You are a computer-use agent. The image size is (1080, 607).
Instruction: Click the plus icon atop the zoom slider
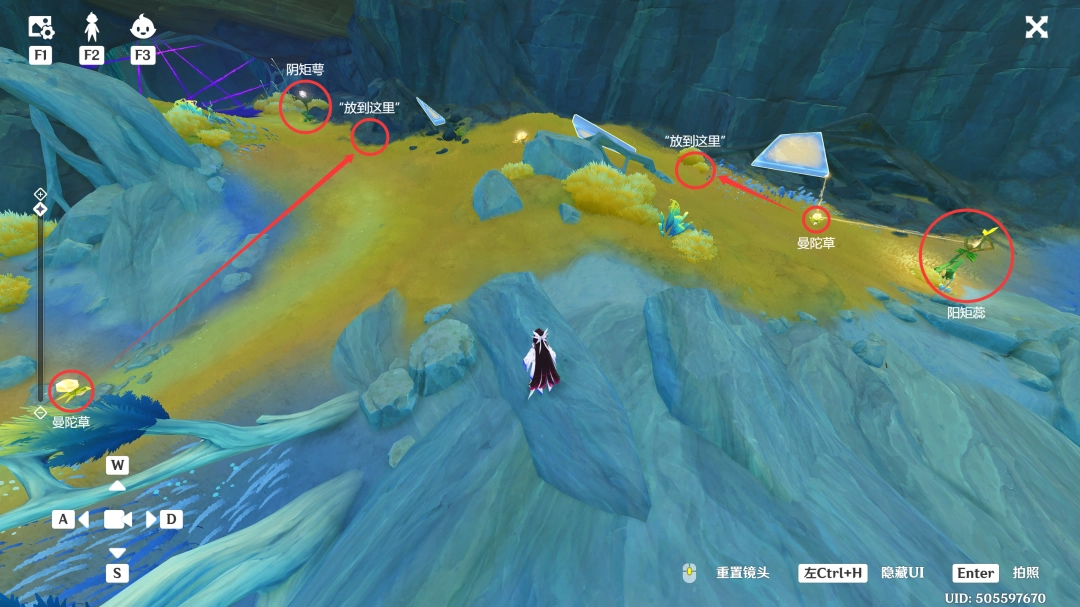click(x=40, y=193)
